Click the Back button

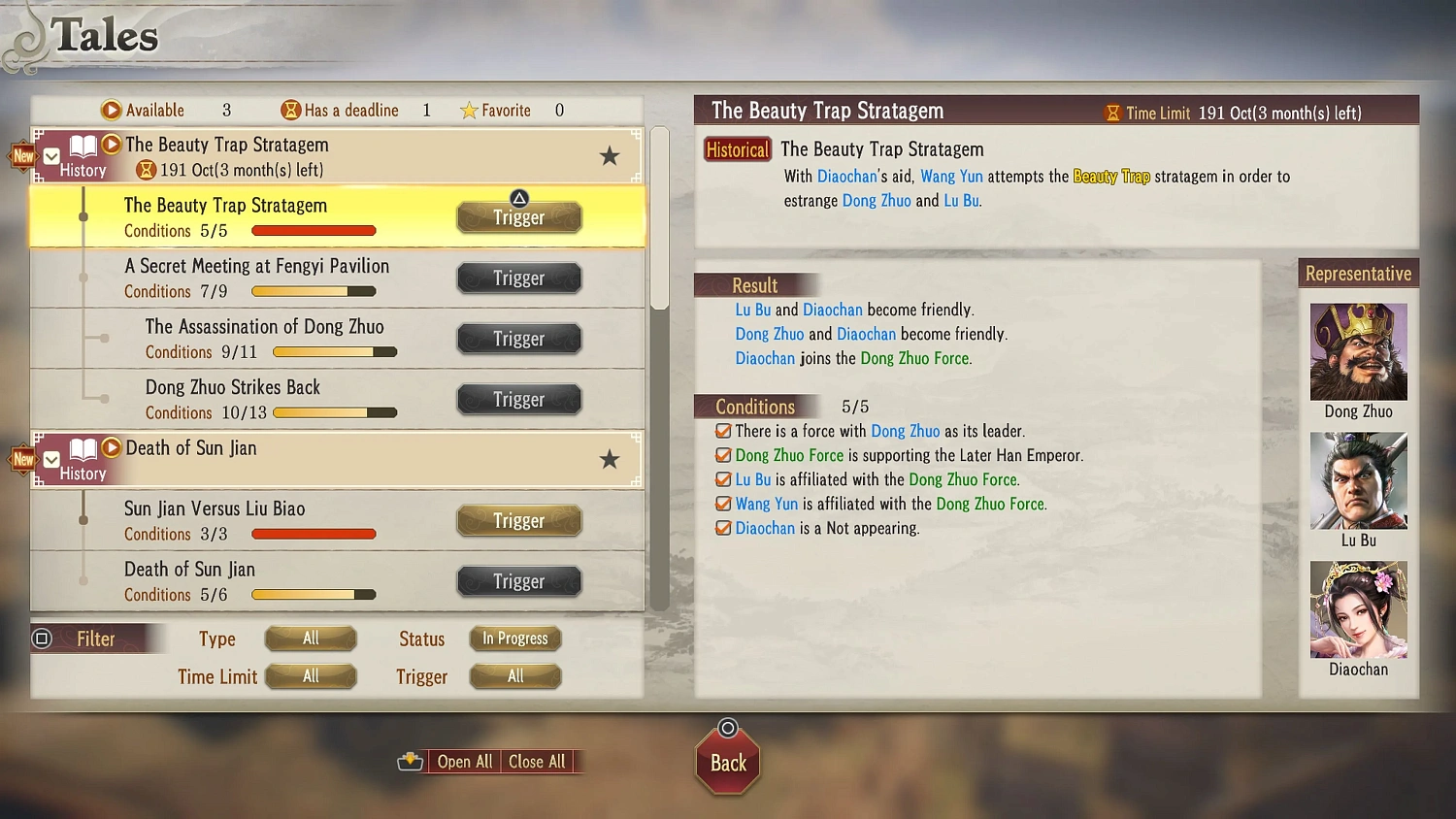[x=727, y=763]
